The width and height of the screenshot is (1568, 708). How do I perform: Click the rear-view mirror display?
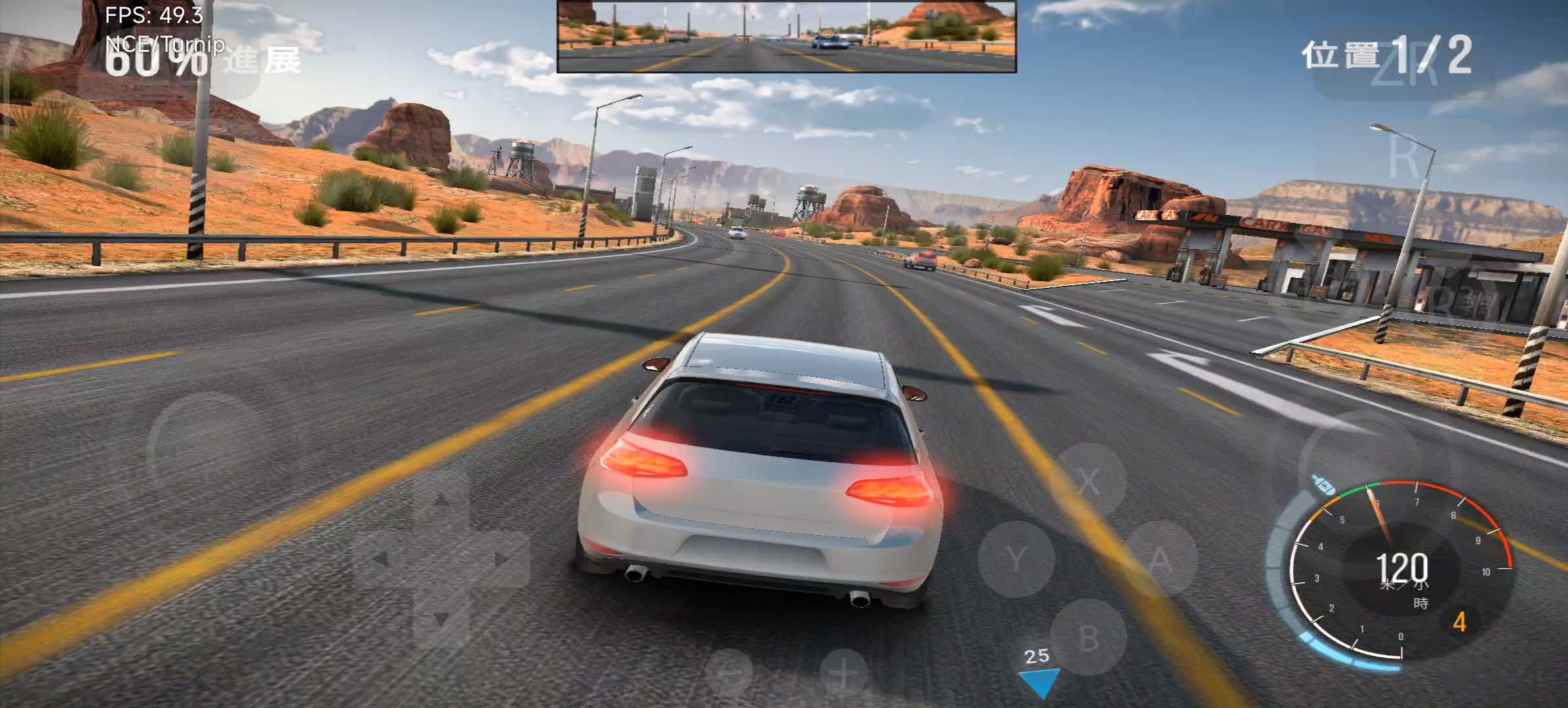pos(786,36)
